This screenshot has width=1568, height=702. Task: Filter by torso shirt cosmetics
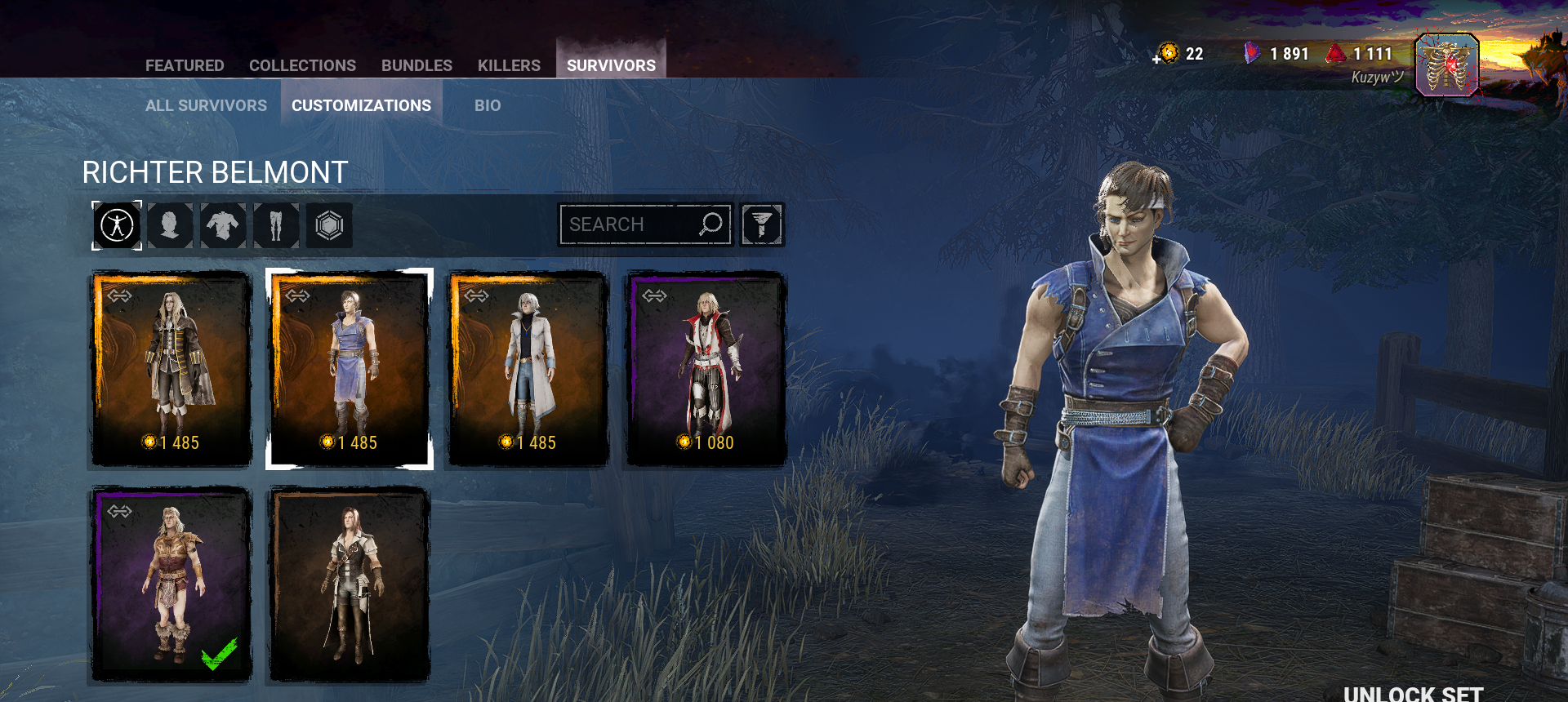pos(223,225)
